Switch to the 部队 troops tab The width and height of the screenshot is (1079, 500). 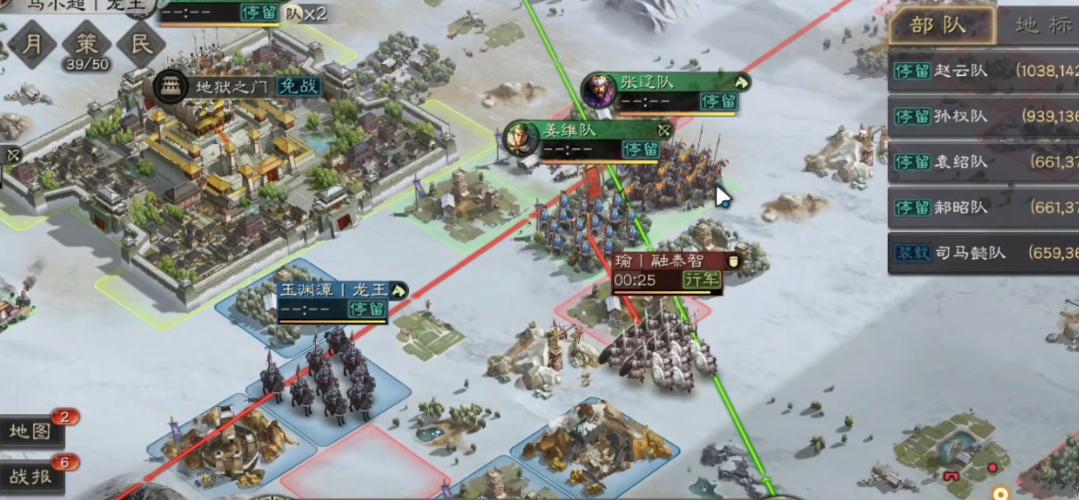point(940,25)
